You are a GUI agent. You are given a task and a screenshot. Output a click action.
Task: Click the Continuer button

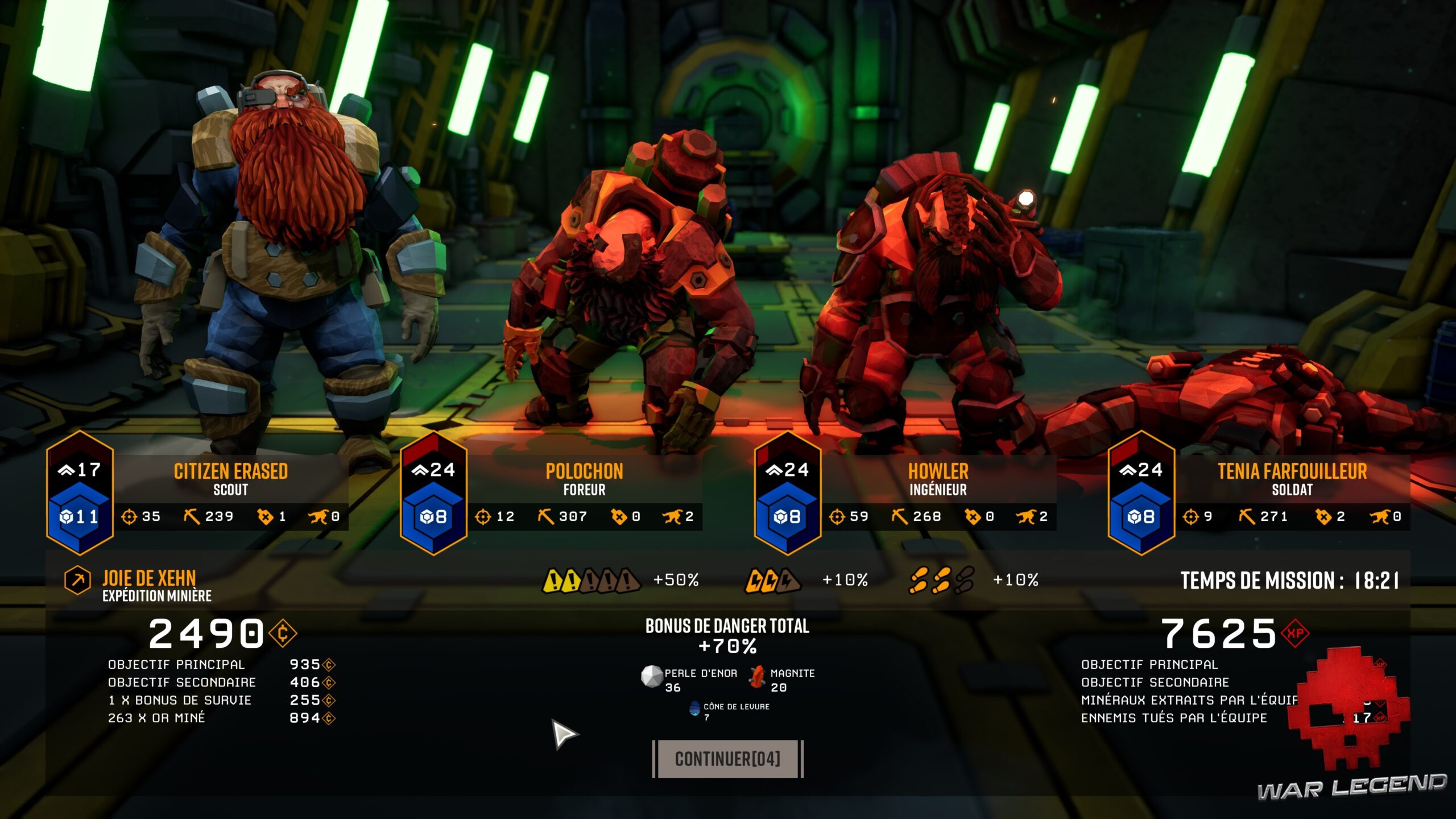[x=727, y=759]
